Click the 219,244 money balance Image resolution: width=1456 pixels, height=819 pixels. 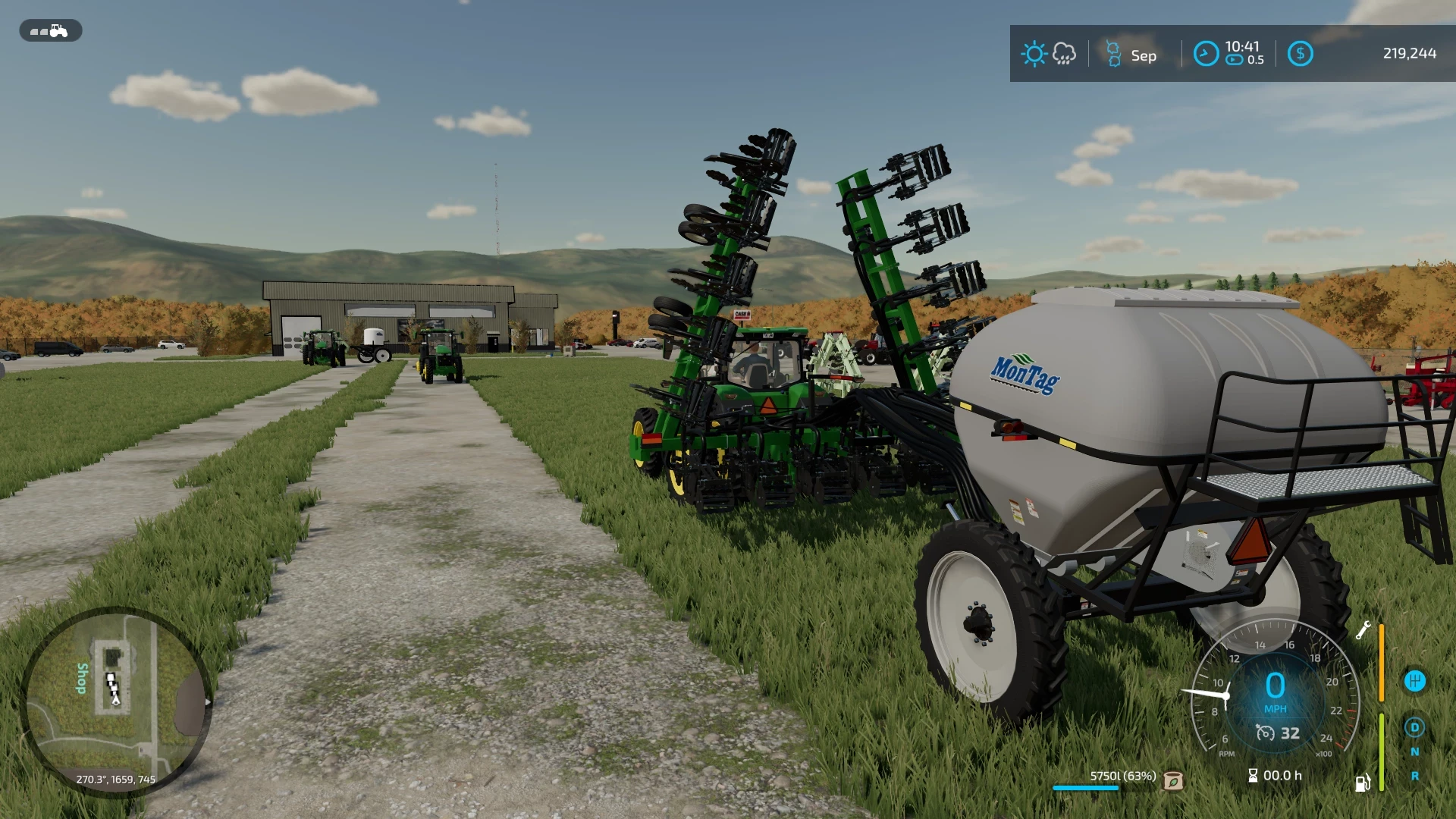point(1410,54)
